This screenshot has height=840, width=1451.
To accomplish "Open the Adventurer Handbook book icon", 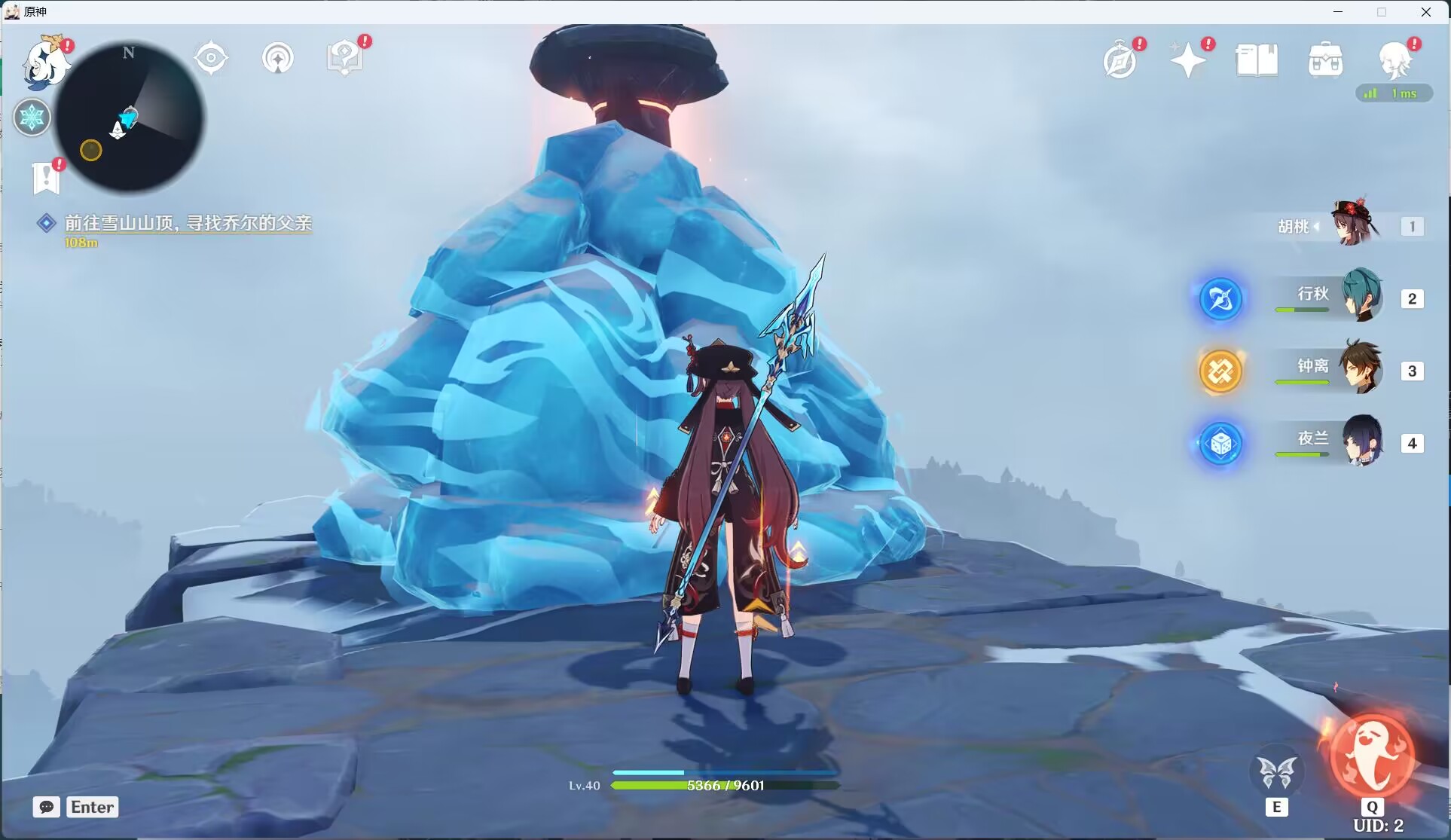I will 1257,60.
